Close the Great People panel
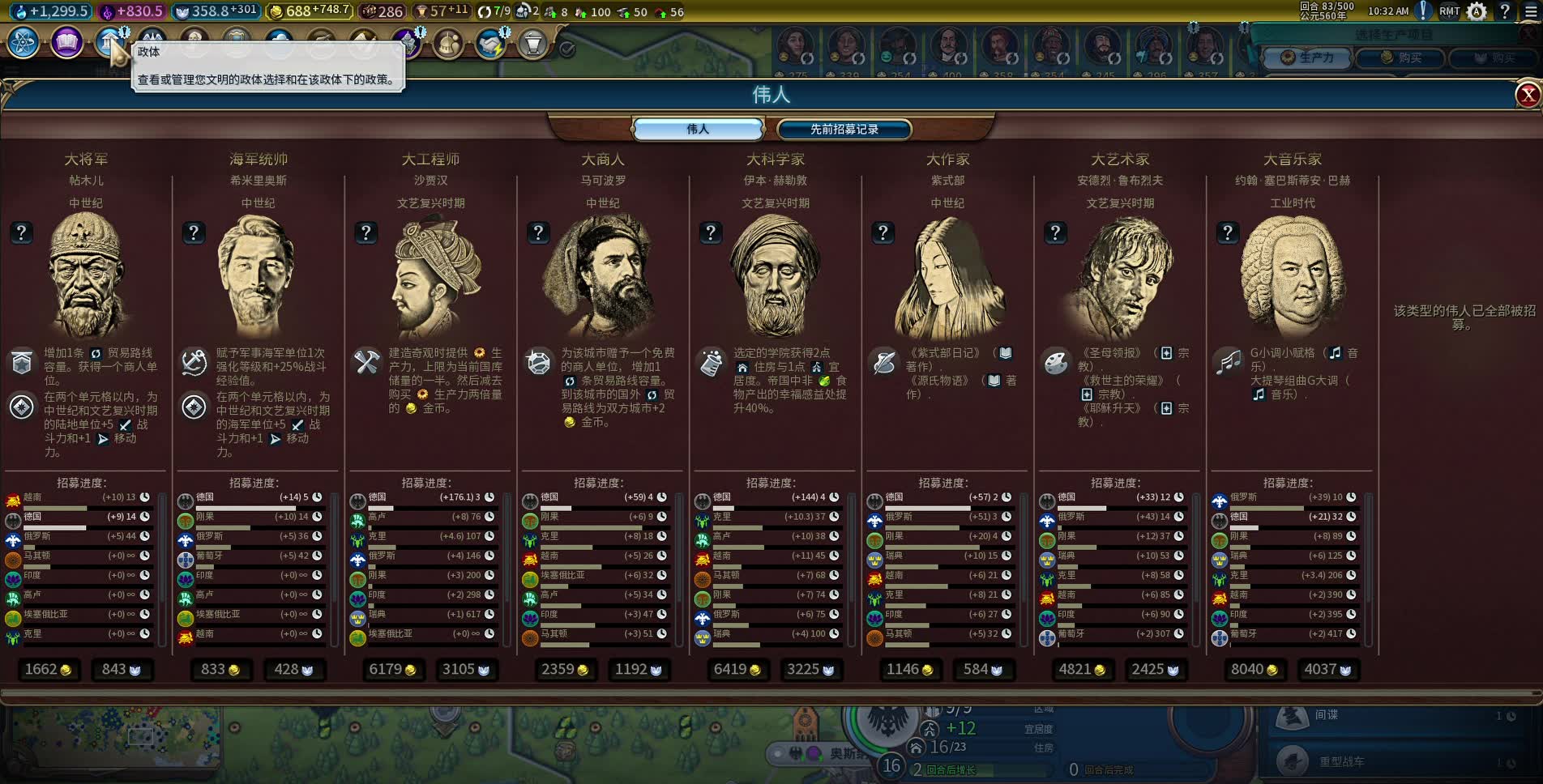This screenshot has width=1543, height=784. tap(1528, 96)
